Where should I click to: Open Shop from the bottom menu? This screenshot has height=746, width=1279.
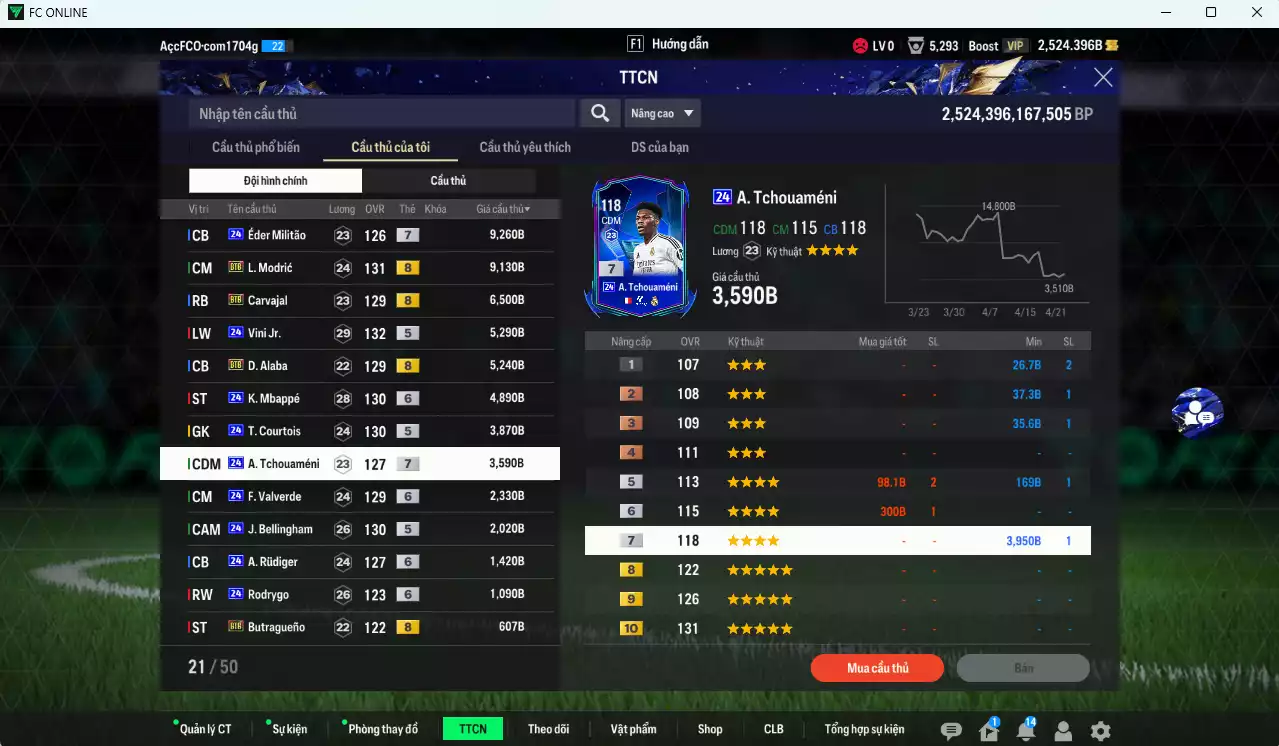(x=710, y=729)
